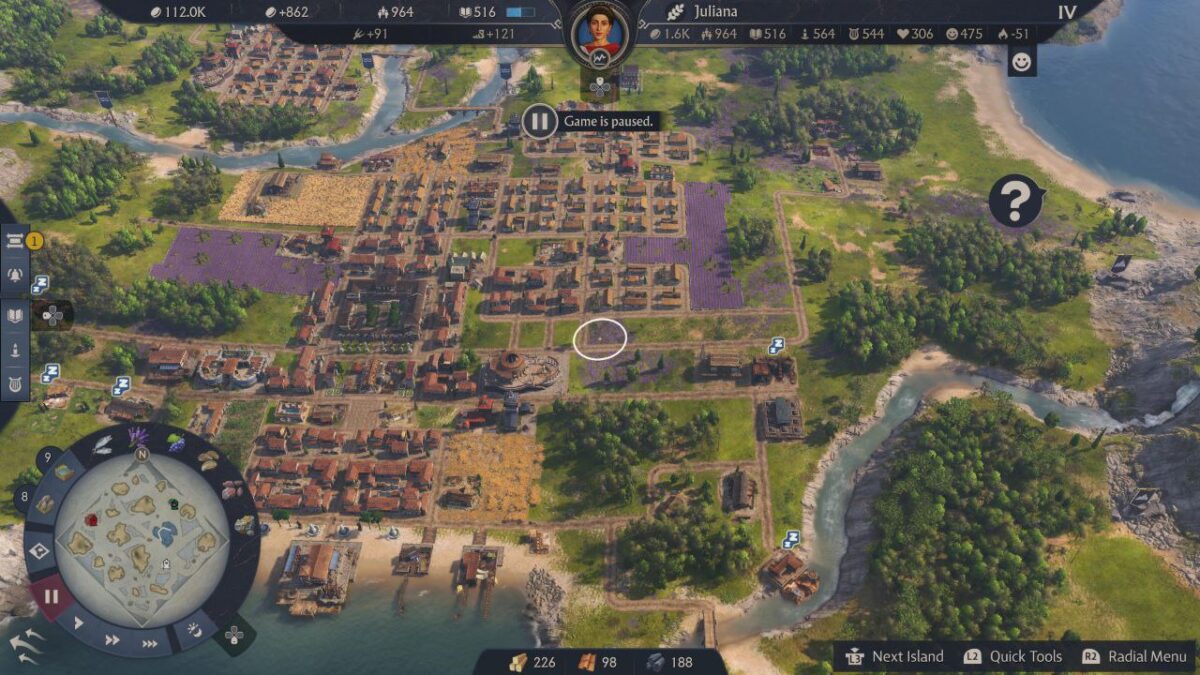Select the lavender resource icon on minimap ring
Screen dimensions: 1200x675
click(138, 437)
